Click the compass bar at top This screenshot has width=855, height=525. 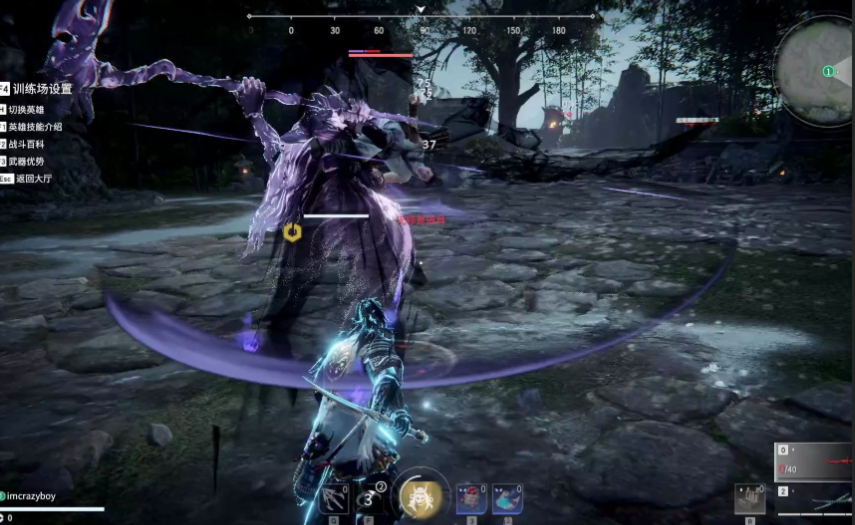pyautogui.click(x=420, y=17)
